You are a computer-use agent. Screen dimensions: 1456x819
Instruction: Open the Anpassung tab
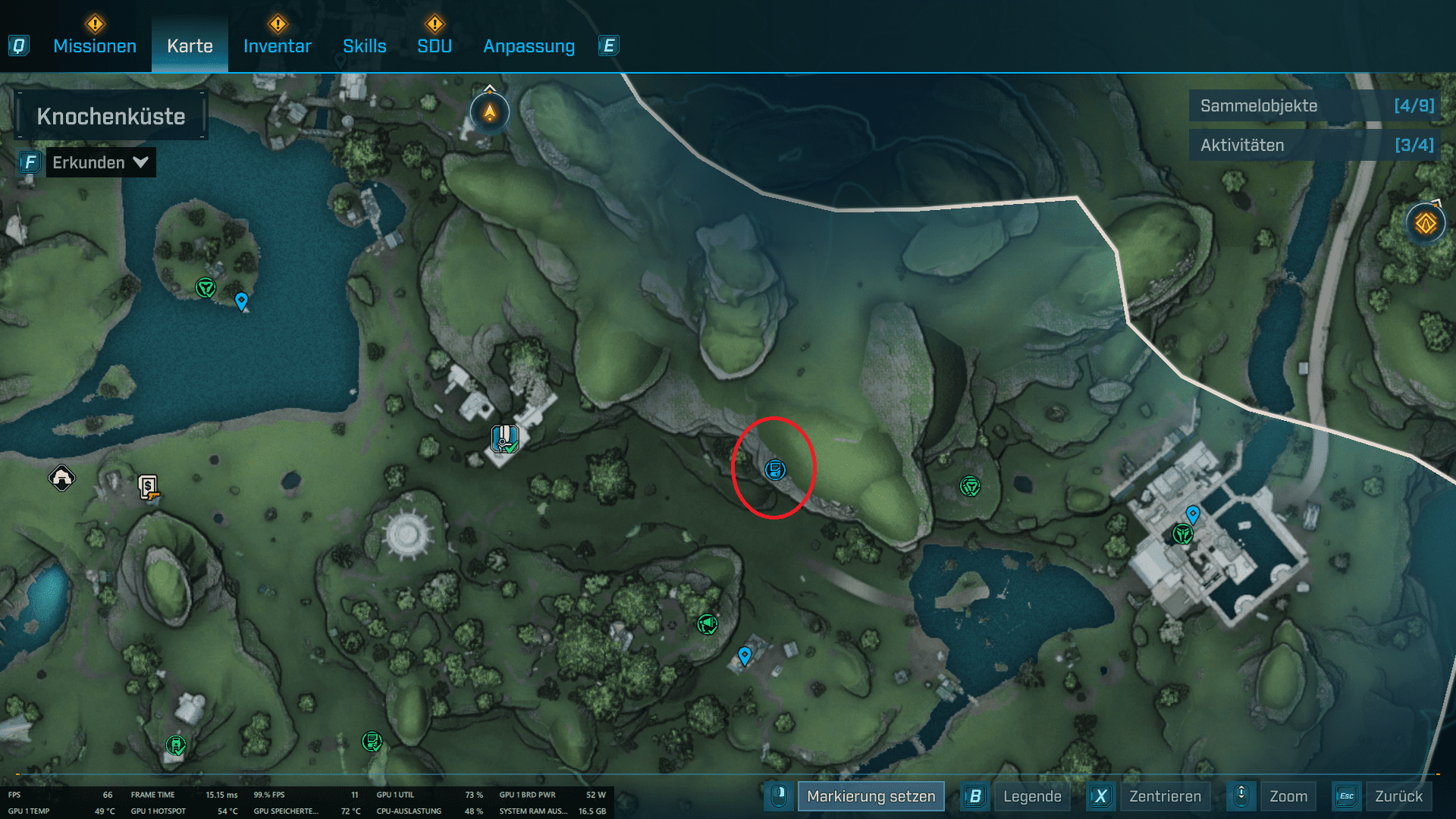529,46
